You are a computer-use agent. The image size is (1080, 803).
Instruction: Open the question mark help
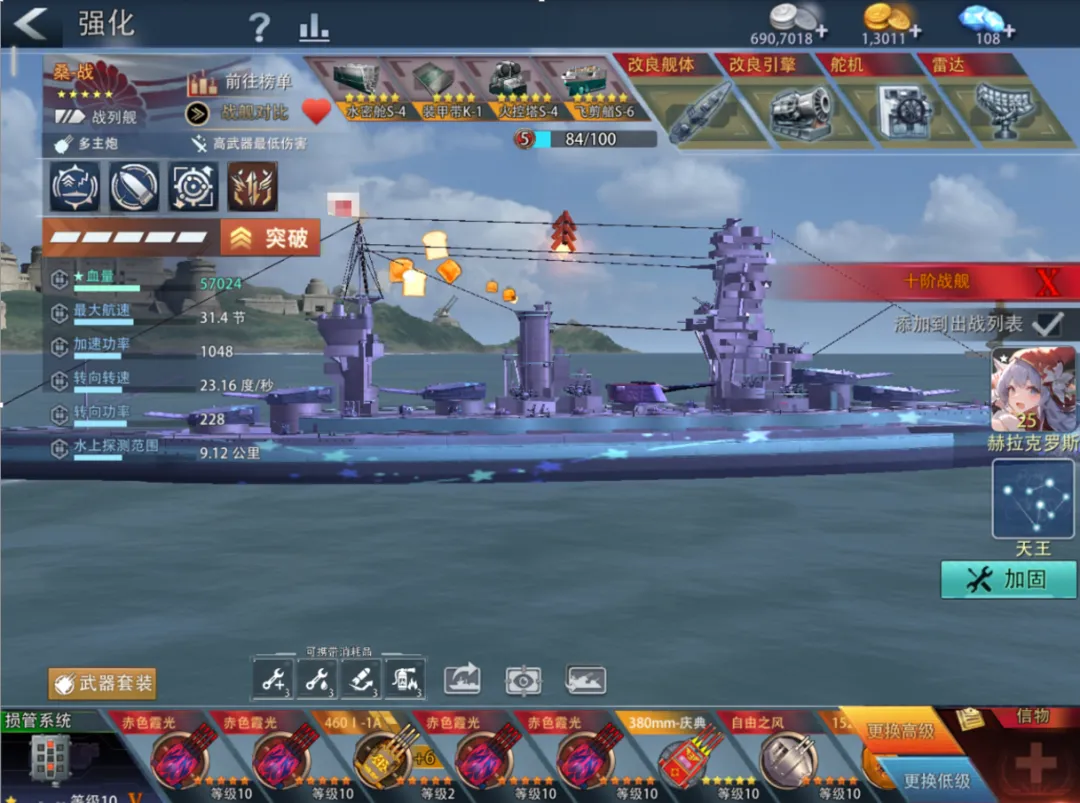click(259, 27)
